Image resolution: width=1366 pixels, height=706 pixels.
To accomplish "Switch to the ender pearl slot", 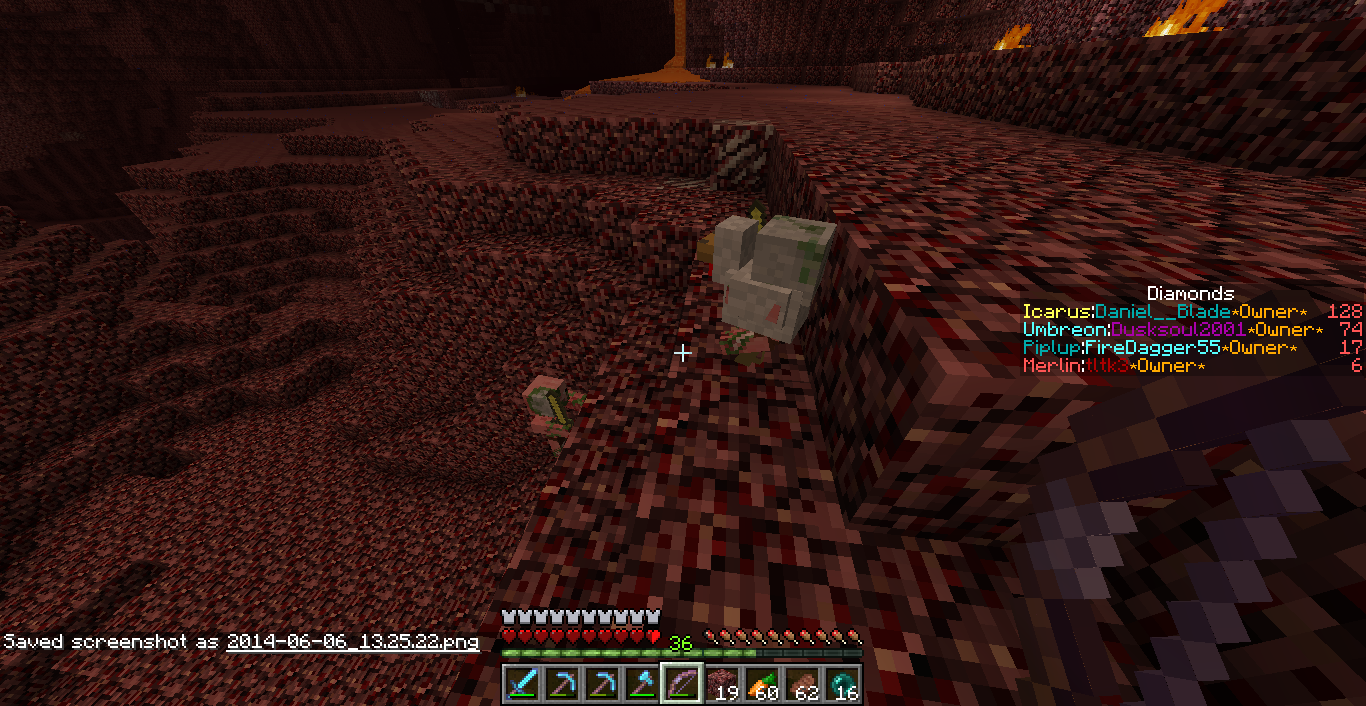I will click(842, 685).
